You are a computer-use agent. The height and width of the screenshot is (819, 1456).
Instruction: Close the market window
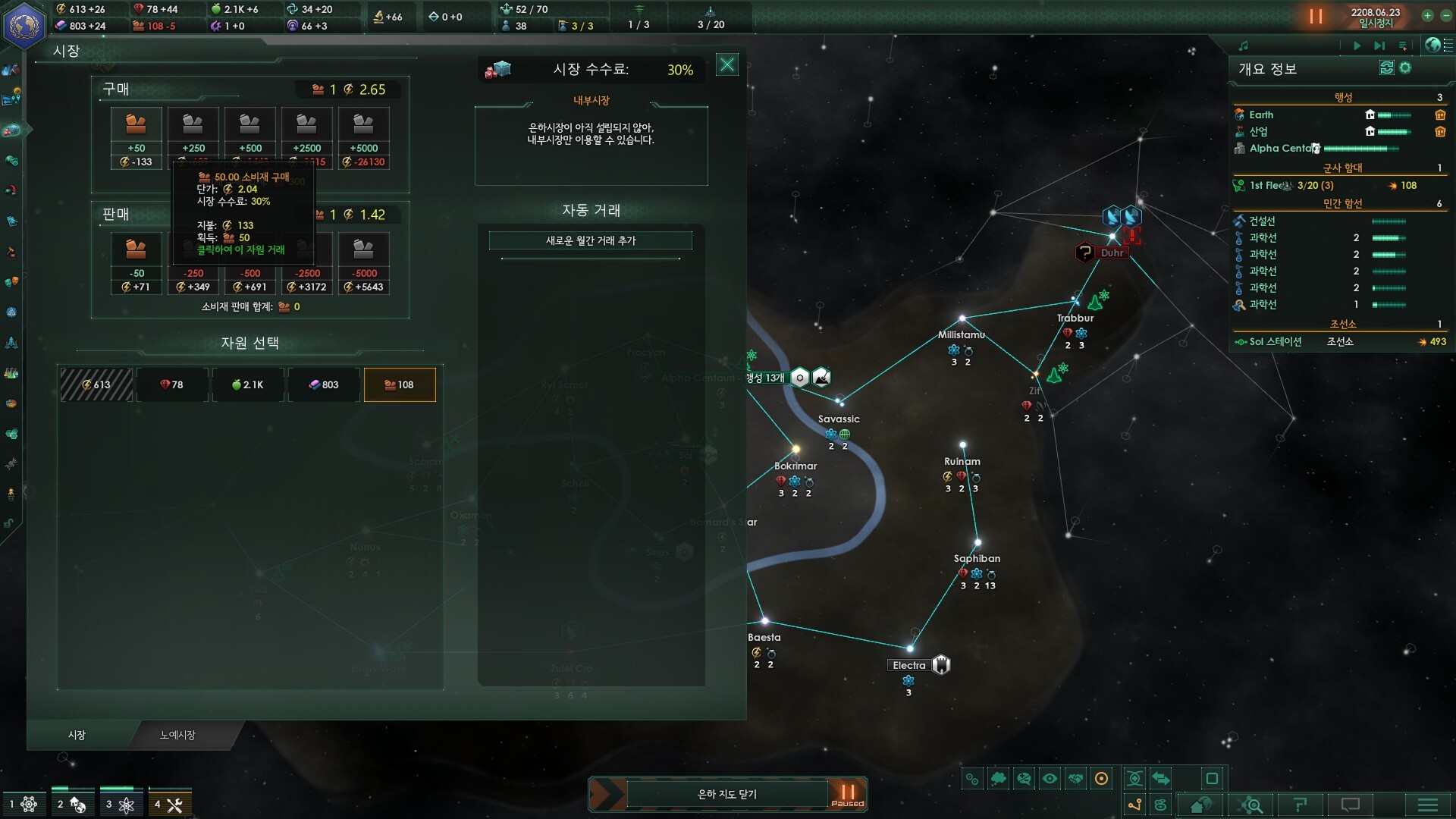point(726,65)
